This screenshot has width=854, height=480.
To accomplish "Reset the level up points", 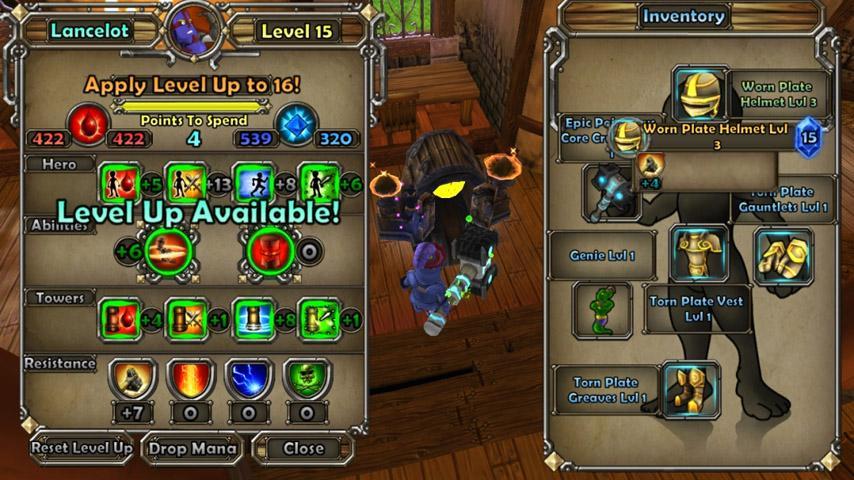I will [81, 447].
